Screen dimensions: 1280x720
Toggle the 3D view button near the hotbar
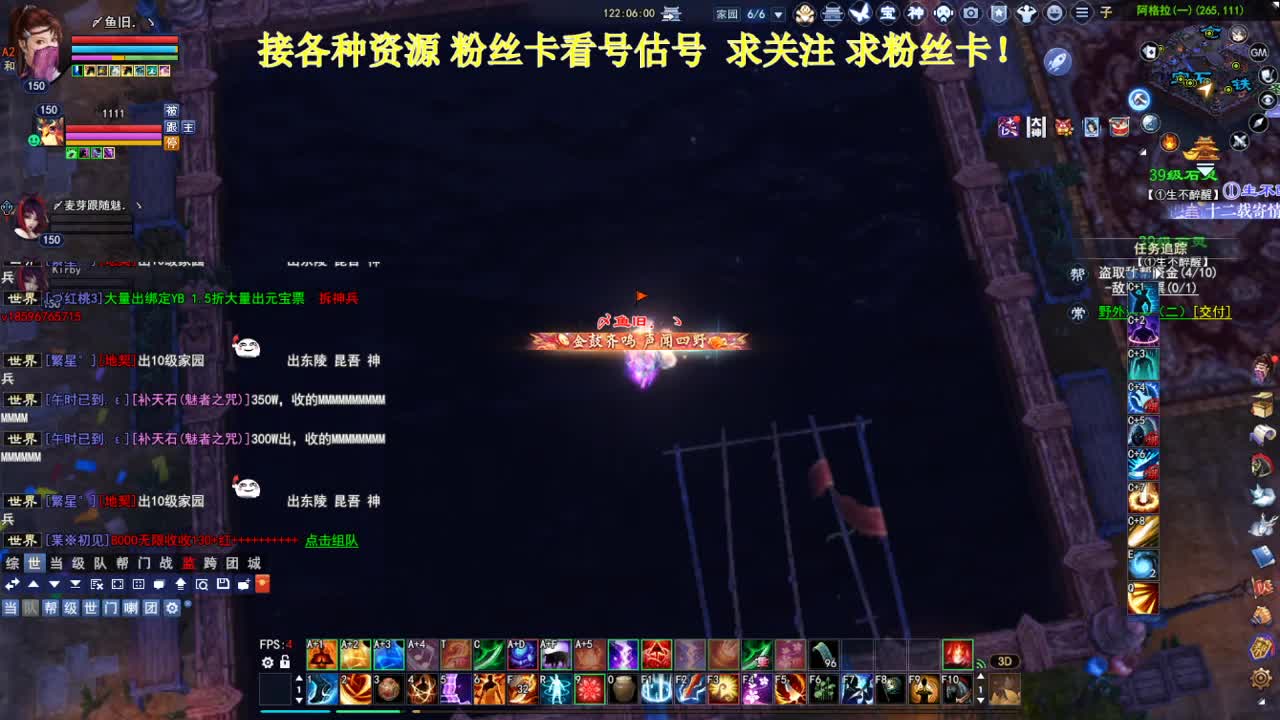[x=1005, y=660]
